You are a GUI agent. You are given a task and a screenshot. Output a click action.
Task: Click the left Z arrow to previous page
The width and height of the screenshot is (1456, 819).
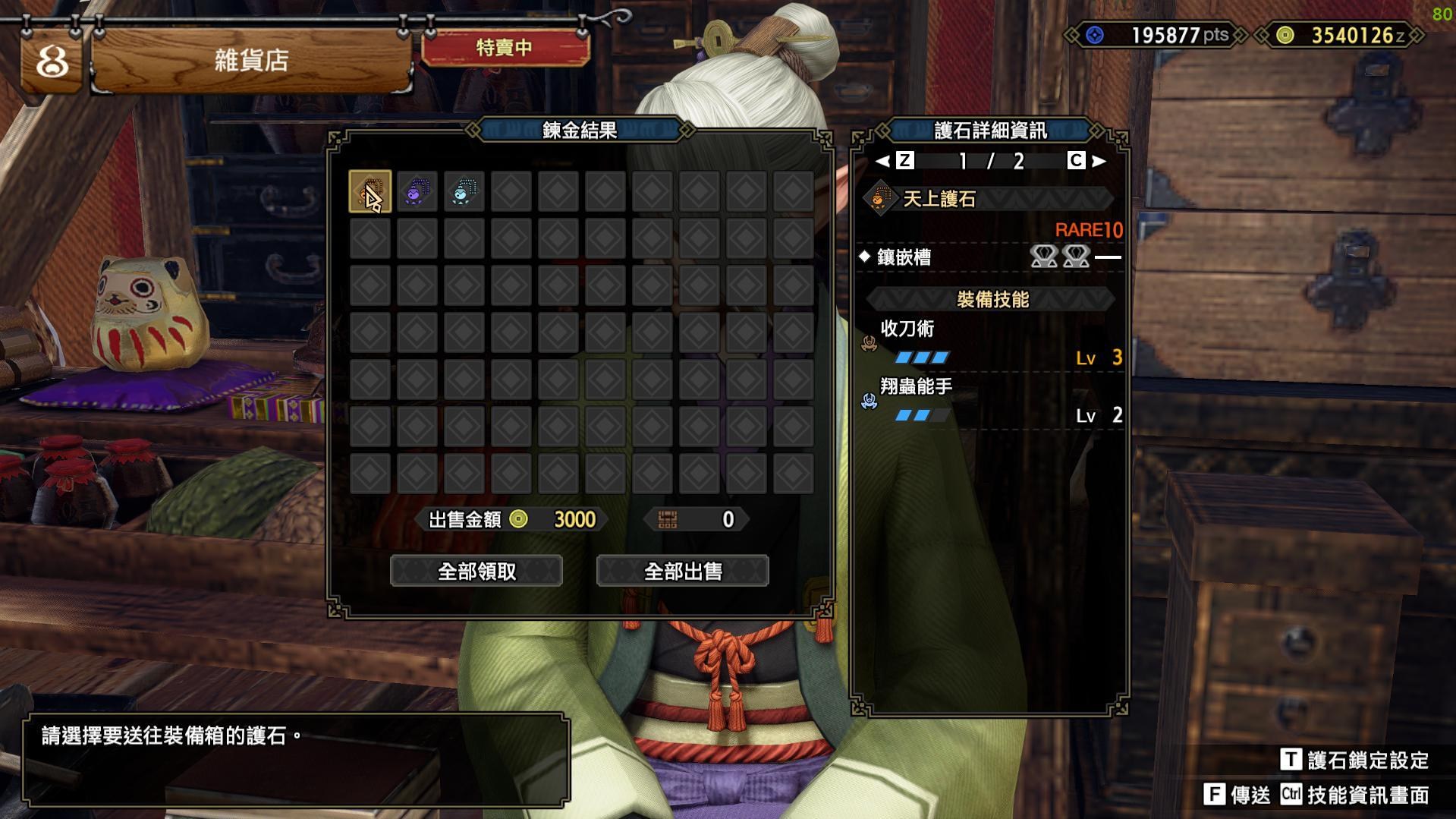883,161
